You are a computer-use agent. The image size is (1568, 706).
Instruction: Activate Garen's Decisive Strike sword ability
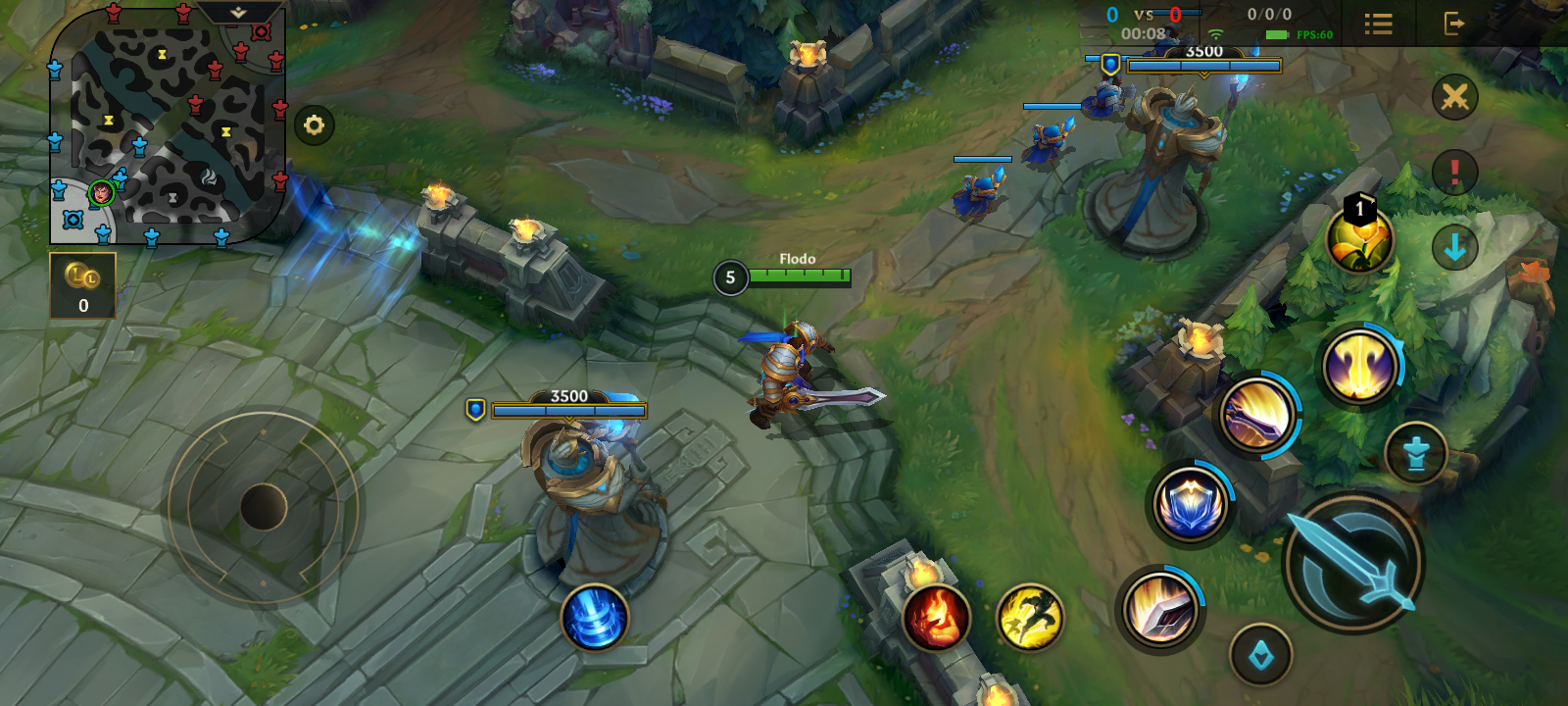pos(1161,608)
